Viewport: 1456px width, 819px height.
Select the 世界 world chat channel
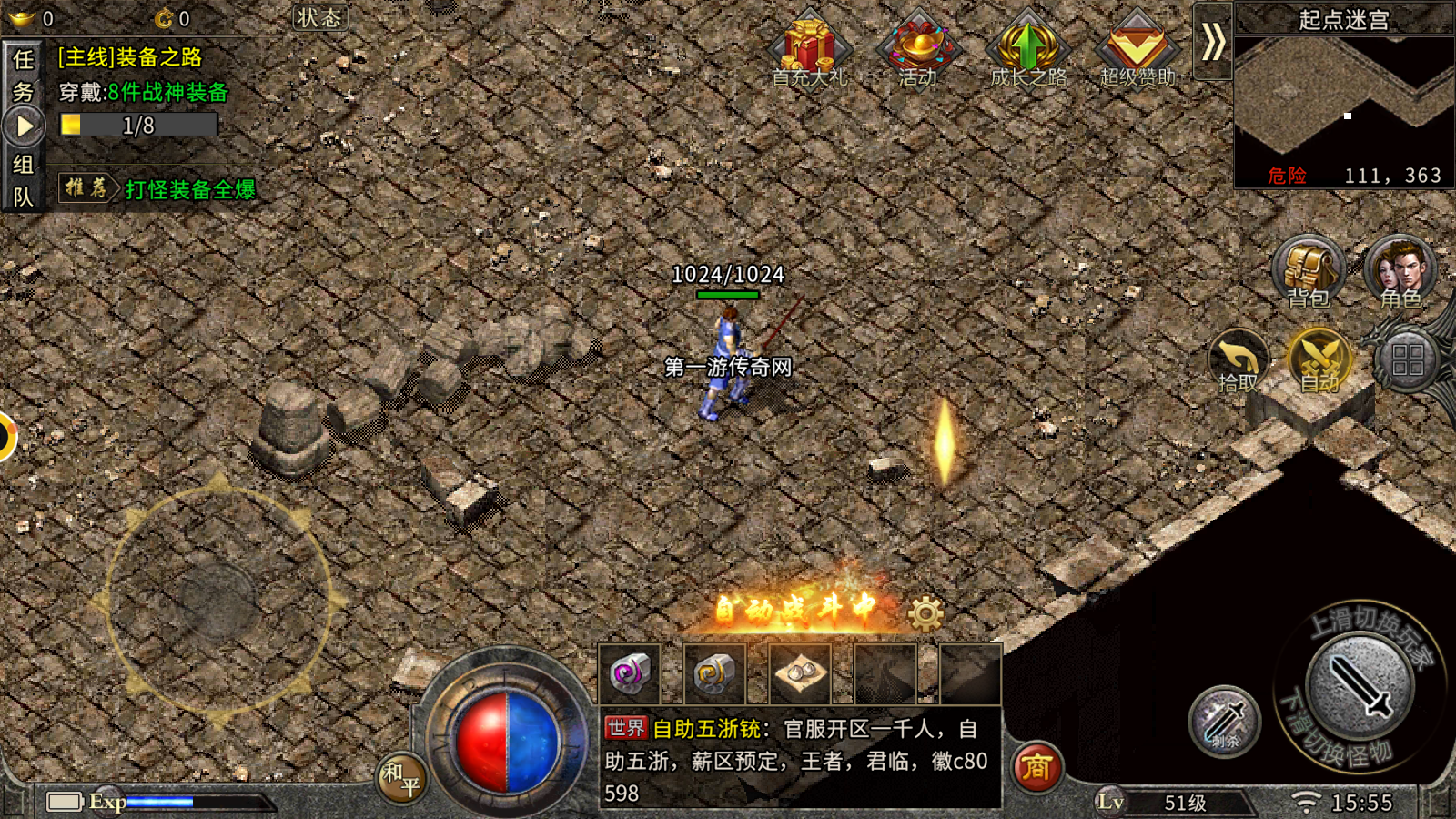(x=624, y=728)
